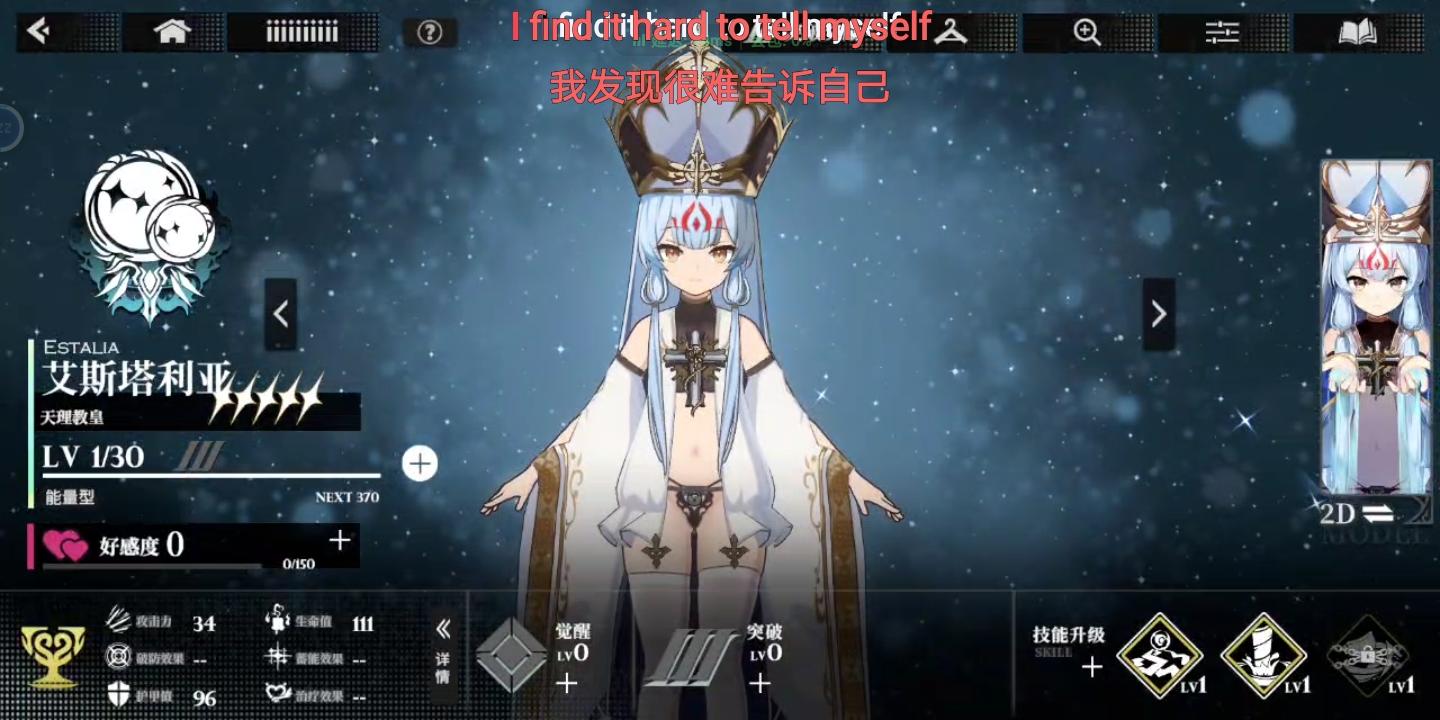The height and width of the screenshot is (720, 1440).
Task: Open the help menu via question mark icon
Action: click(x=429, y=30)
